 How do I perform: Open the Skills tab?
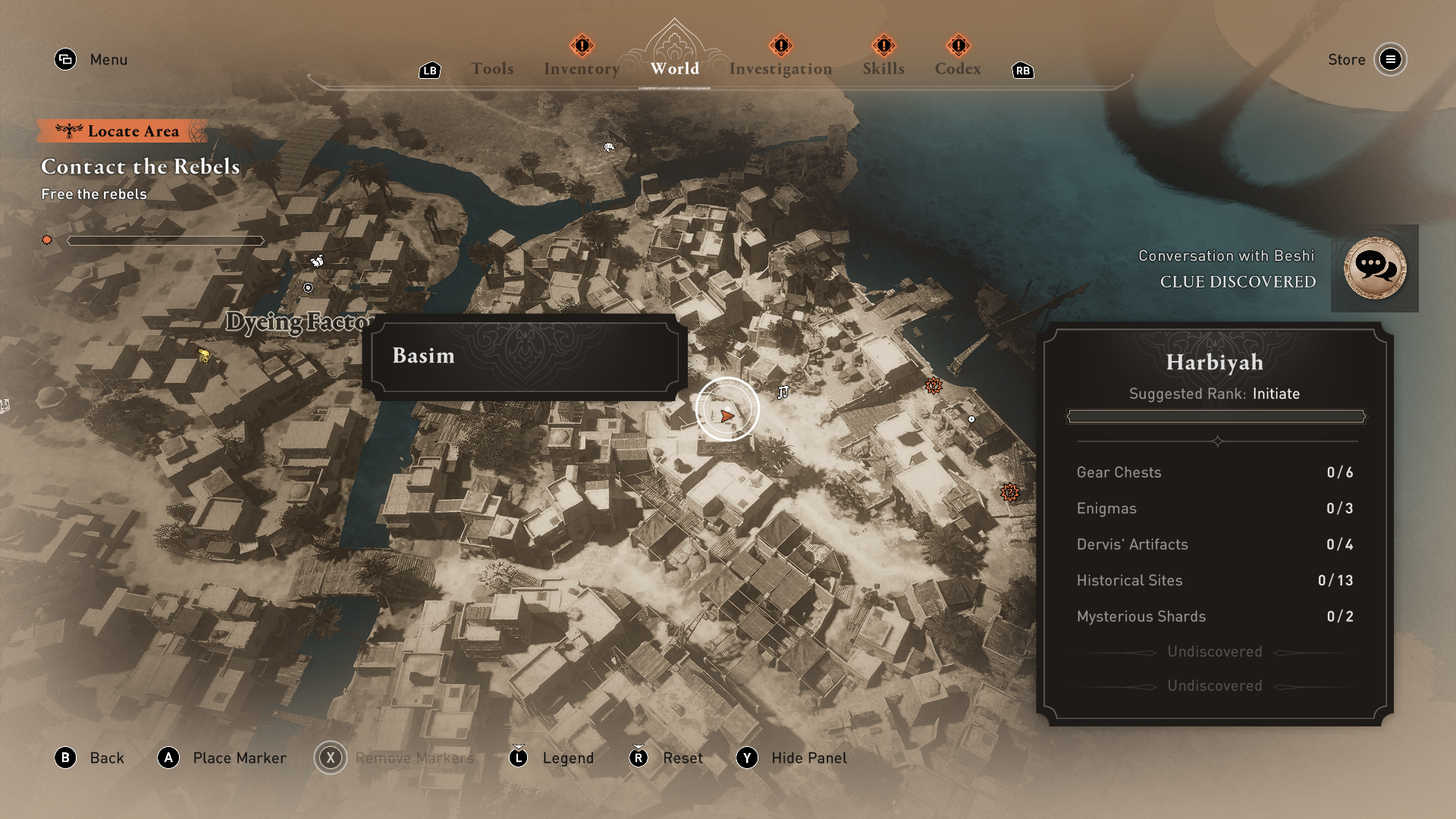883,68
